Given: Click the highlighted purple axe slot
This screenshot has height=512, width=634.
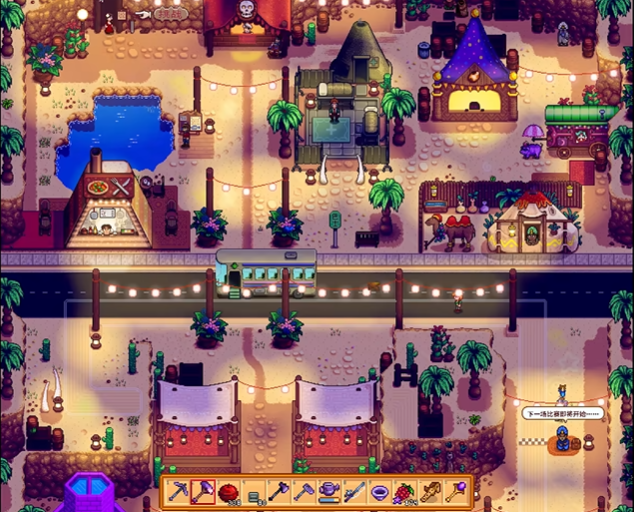Looking at the screenshot, I should (203, 492).
